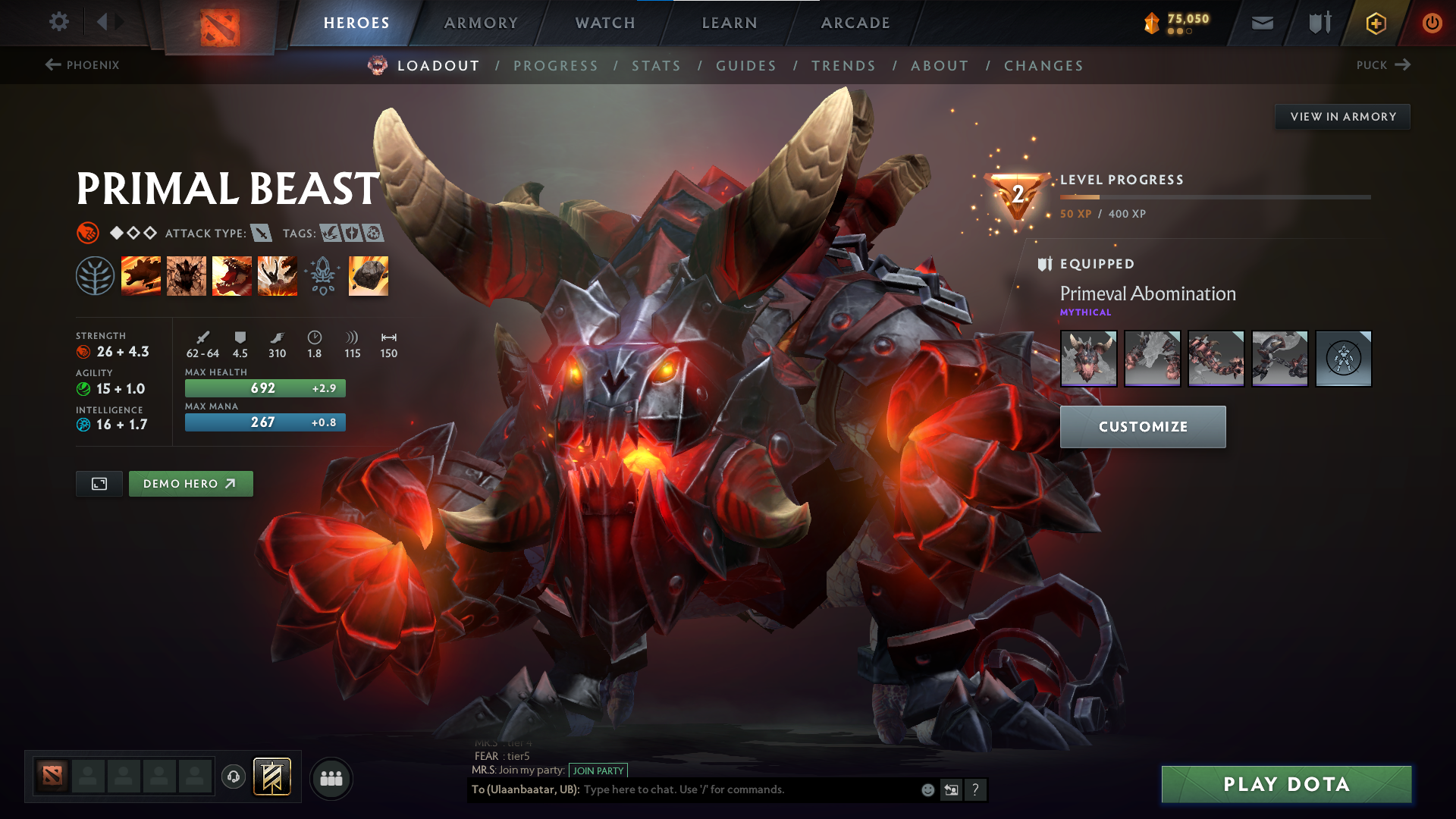This screenshot has width=1456, height=819.
Task: Click the Level Progress XP bar
Action: click(x=1213, y=196)
